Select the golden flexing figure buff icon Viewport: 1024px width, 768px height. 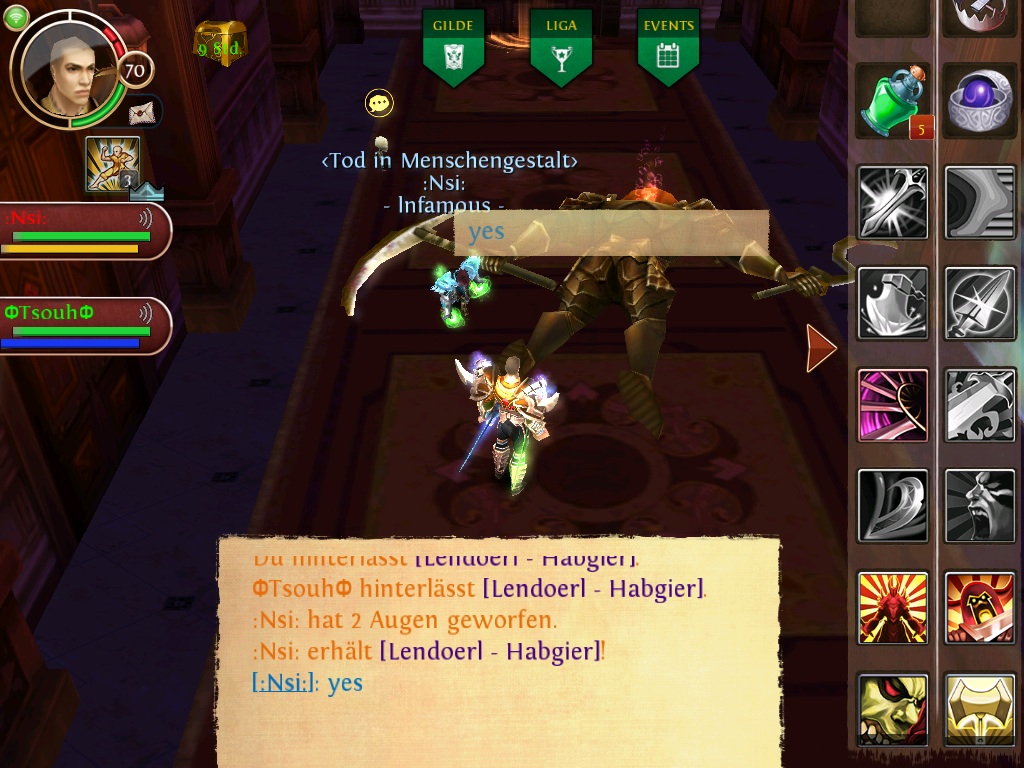pos(111,163)
